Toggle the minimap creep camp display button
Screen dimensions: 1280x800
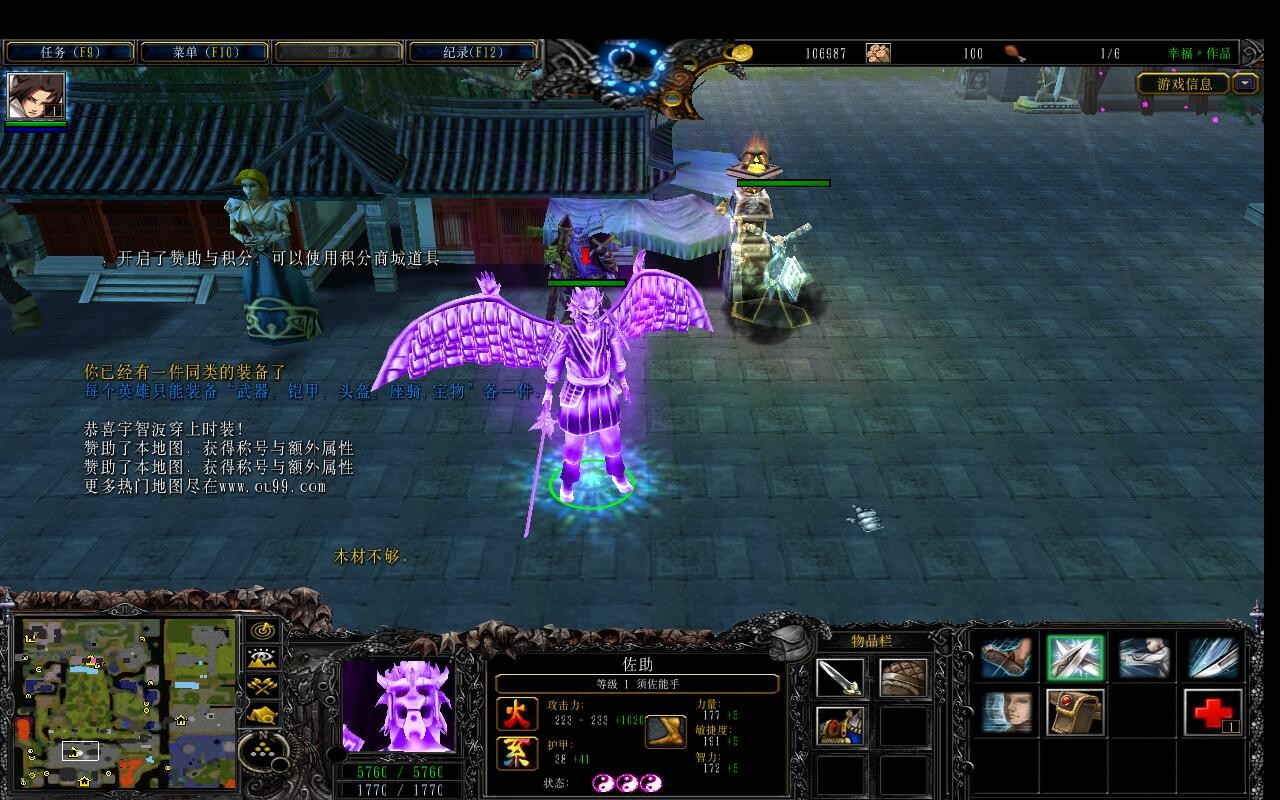263,715
